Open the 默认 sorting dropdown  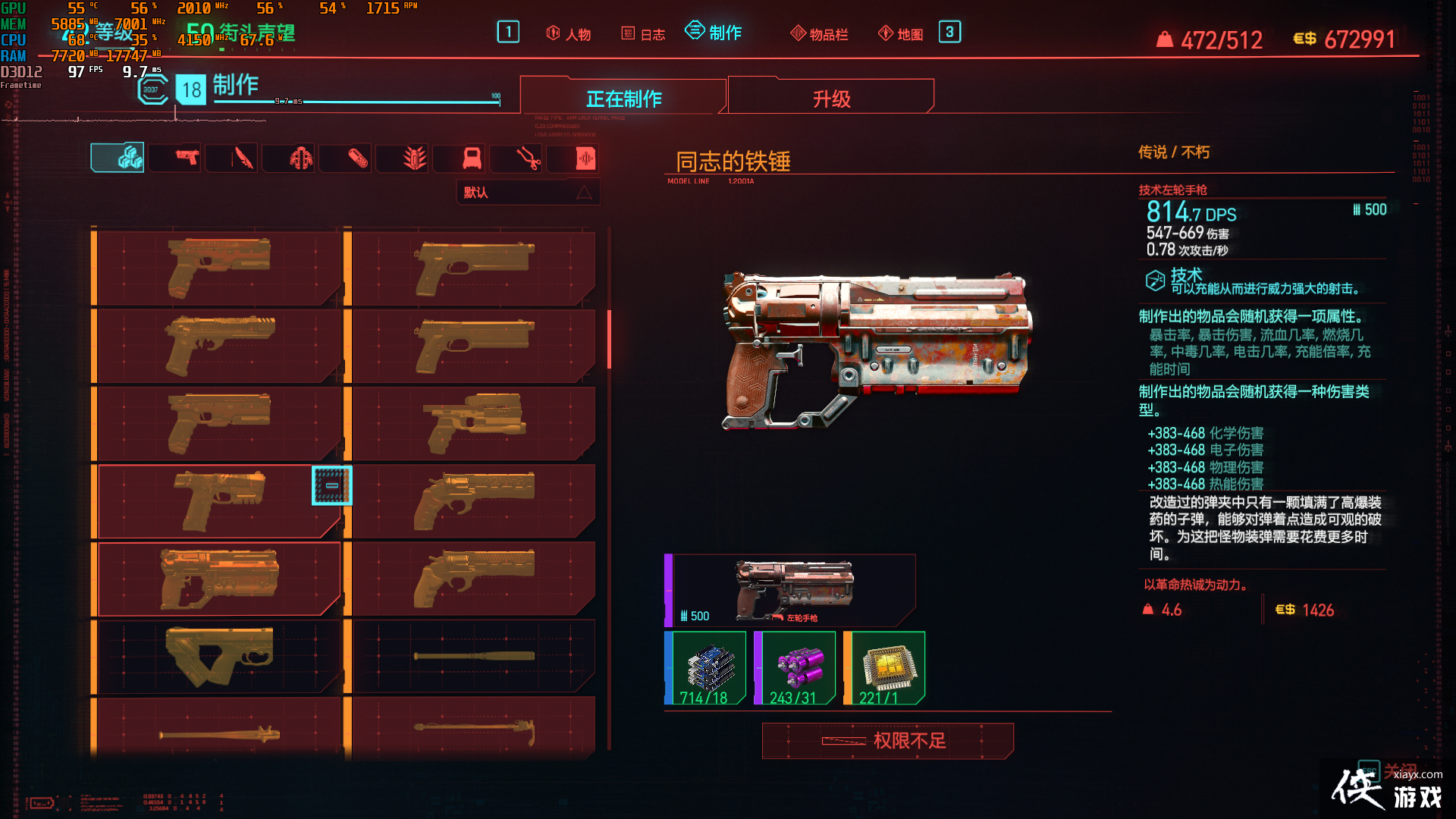click(x=527, y=192)
